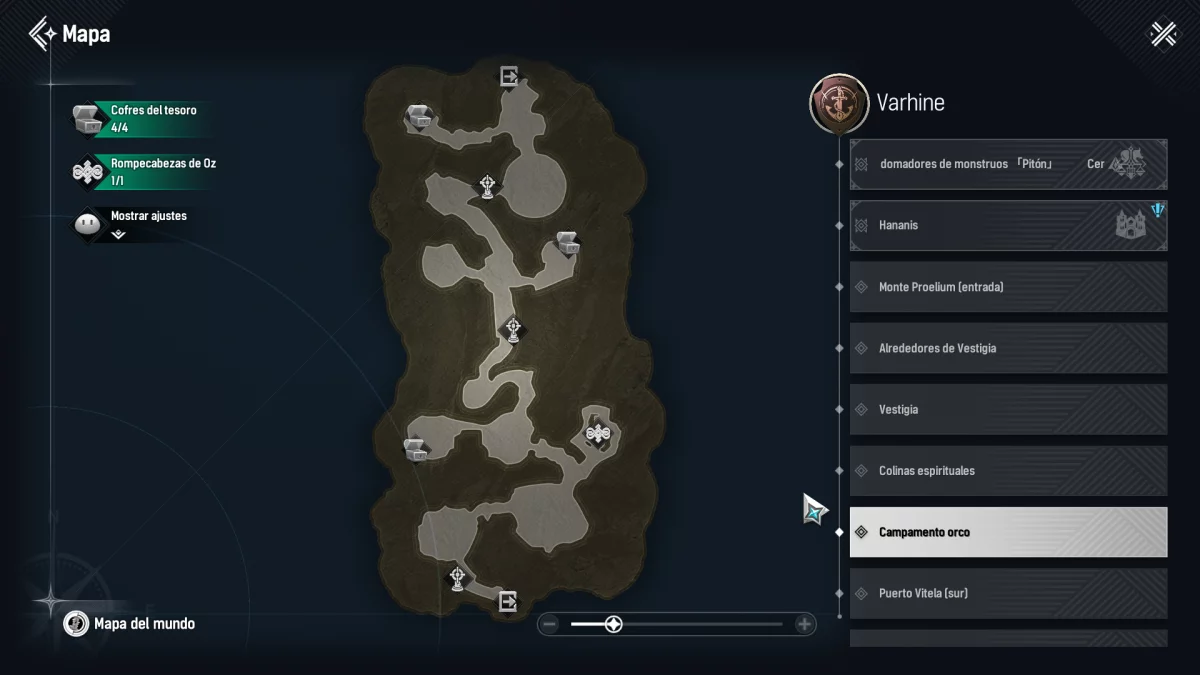
Task: Open the Vestigia location entry
Action: click(1008, 410)
